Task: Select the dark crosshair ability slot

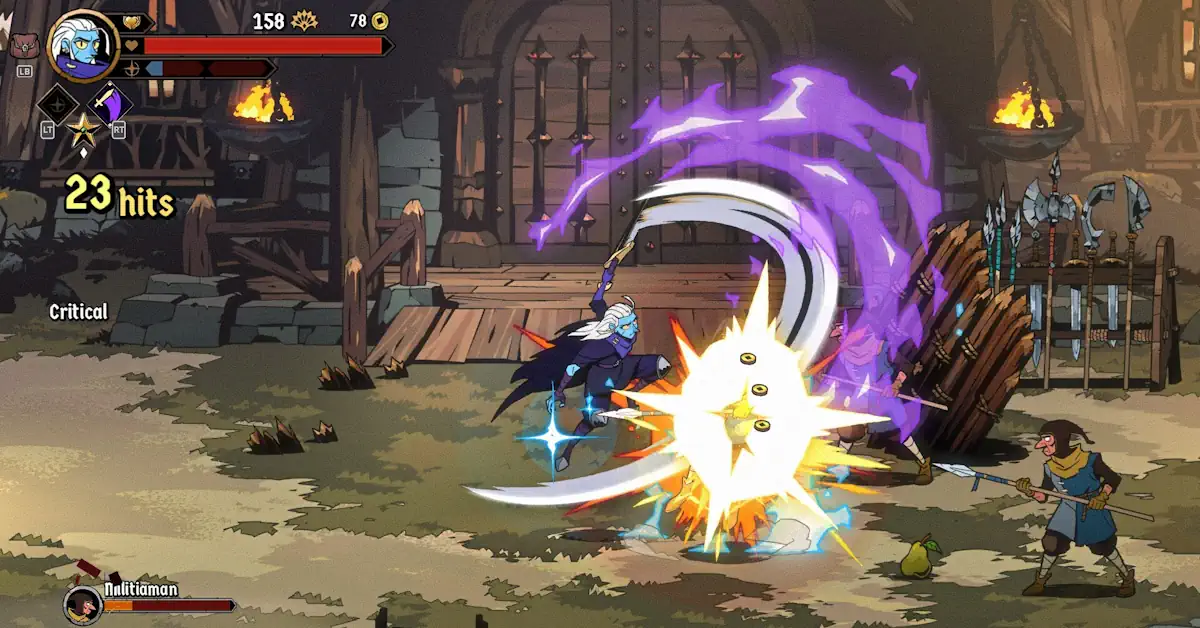Action: click(x=55, y=104)
